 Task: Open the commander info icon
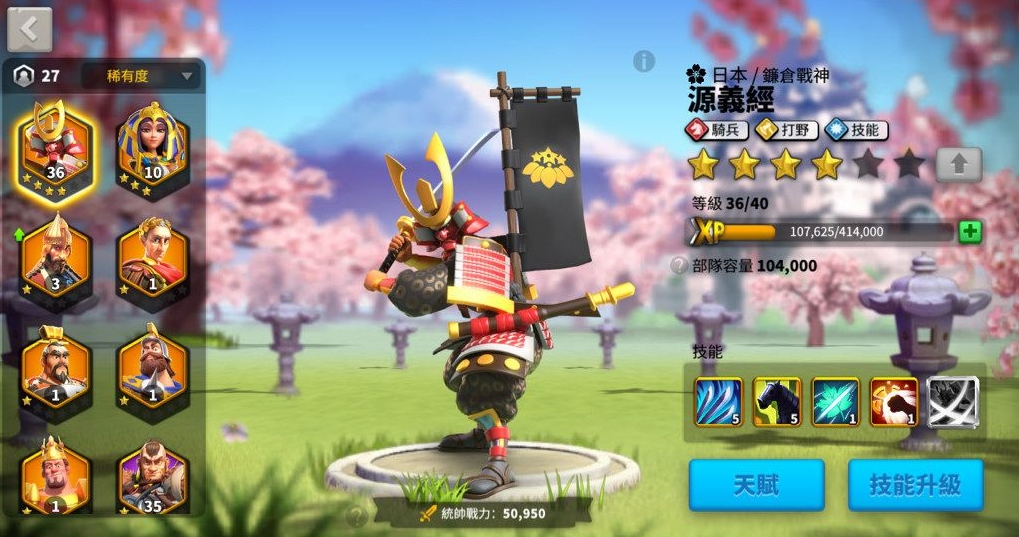click(x=643, y=61)
